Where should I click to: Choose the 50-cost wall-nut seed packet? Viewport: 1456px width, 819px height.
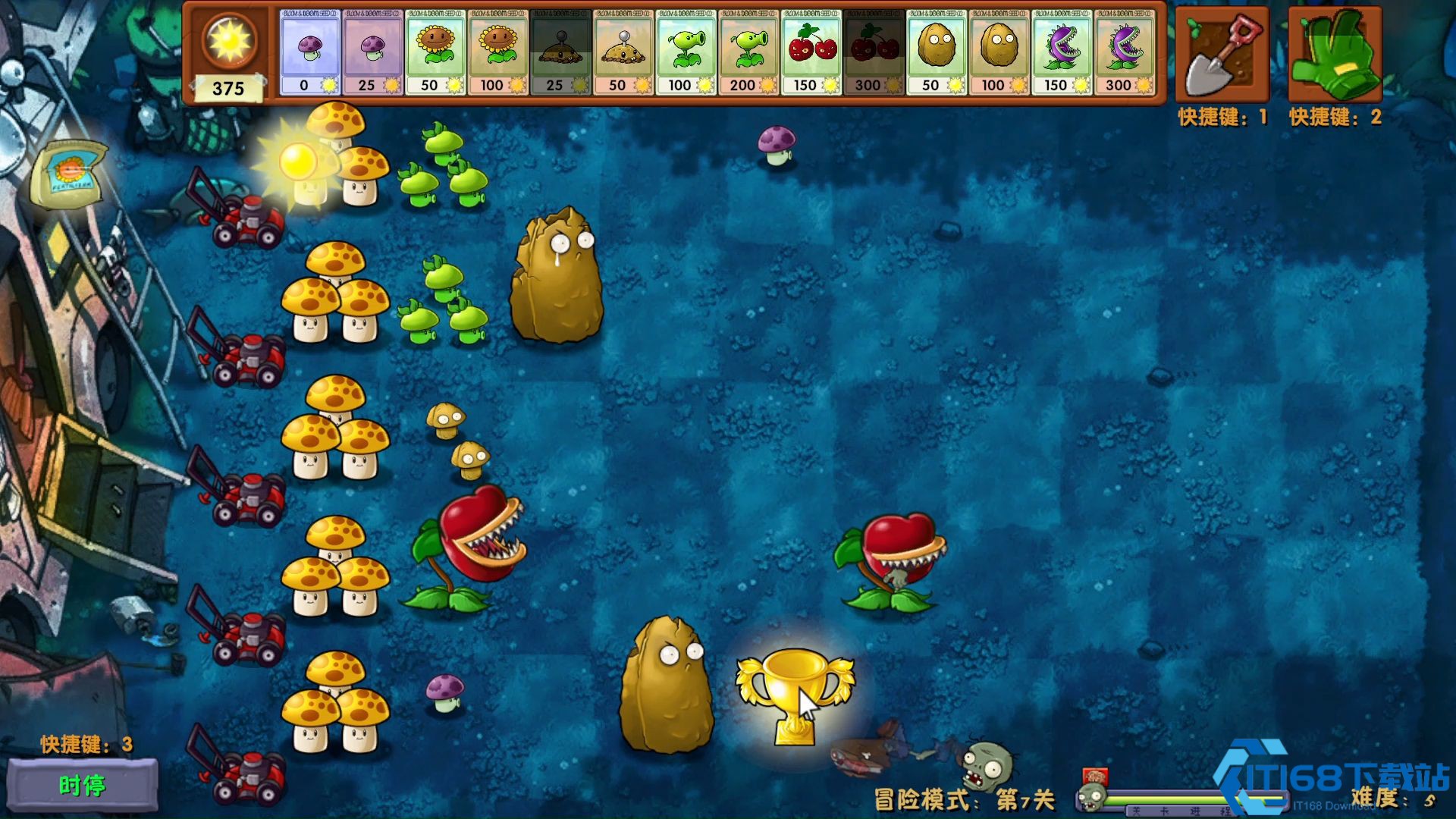coord(937,52)
